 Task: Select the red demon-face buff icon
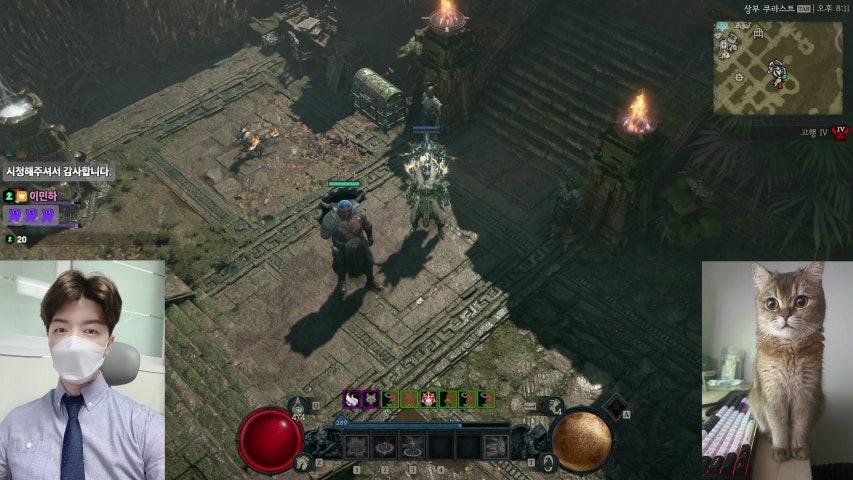(x=428, y=398)
